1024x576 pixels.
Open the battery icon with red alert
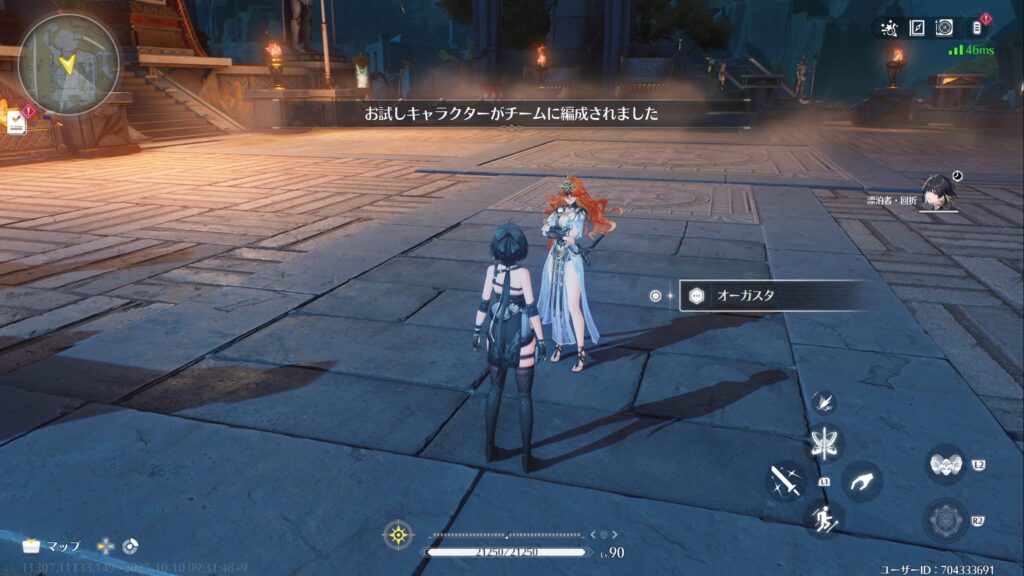977,27
